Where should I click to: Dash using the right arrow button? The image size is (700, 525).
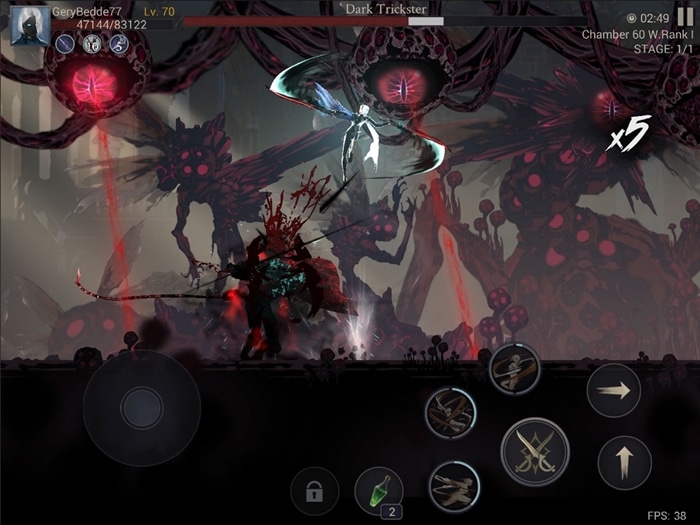[x=613, y=390]
